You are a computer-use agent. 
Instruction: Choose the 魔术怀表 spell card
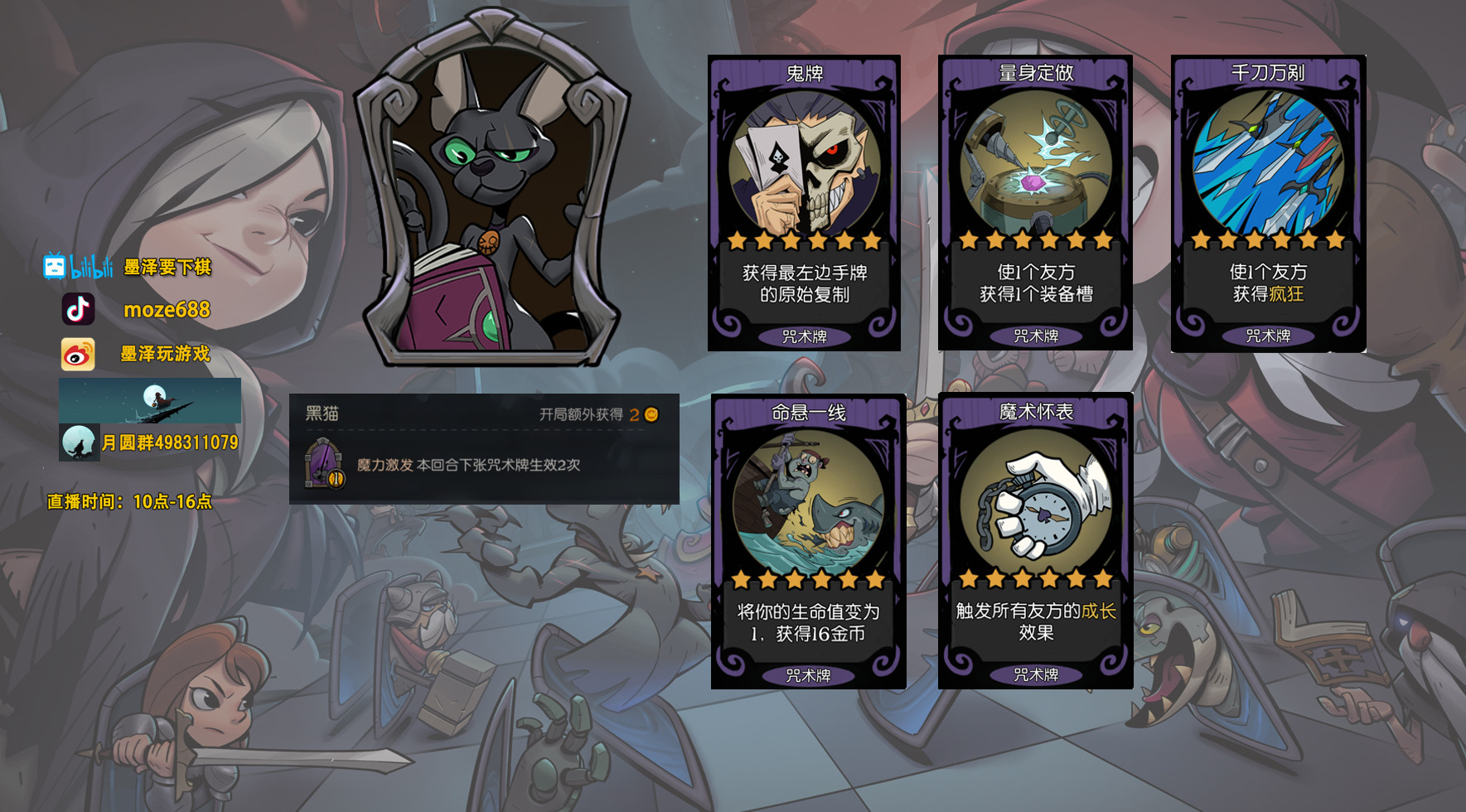[1035, 540]
